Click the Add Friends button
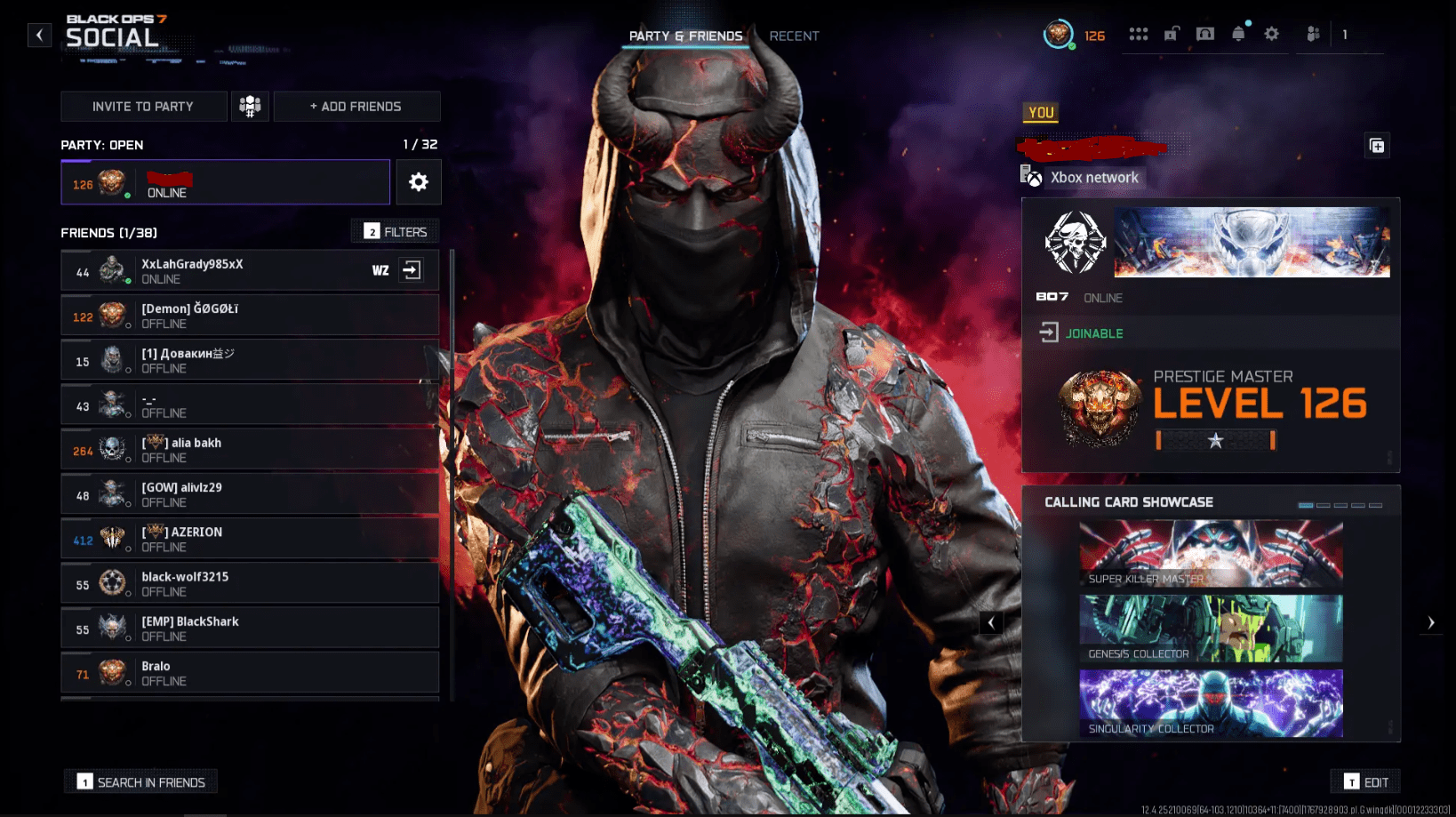The height and width of the screenshot is (817, 1456). [x=356, y=106]
